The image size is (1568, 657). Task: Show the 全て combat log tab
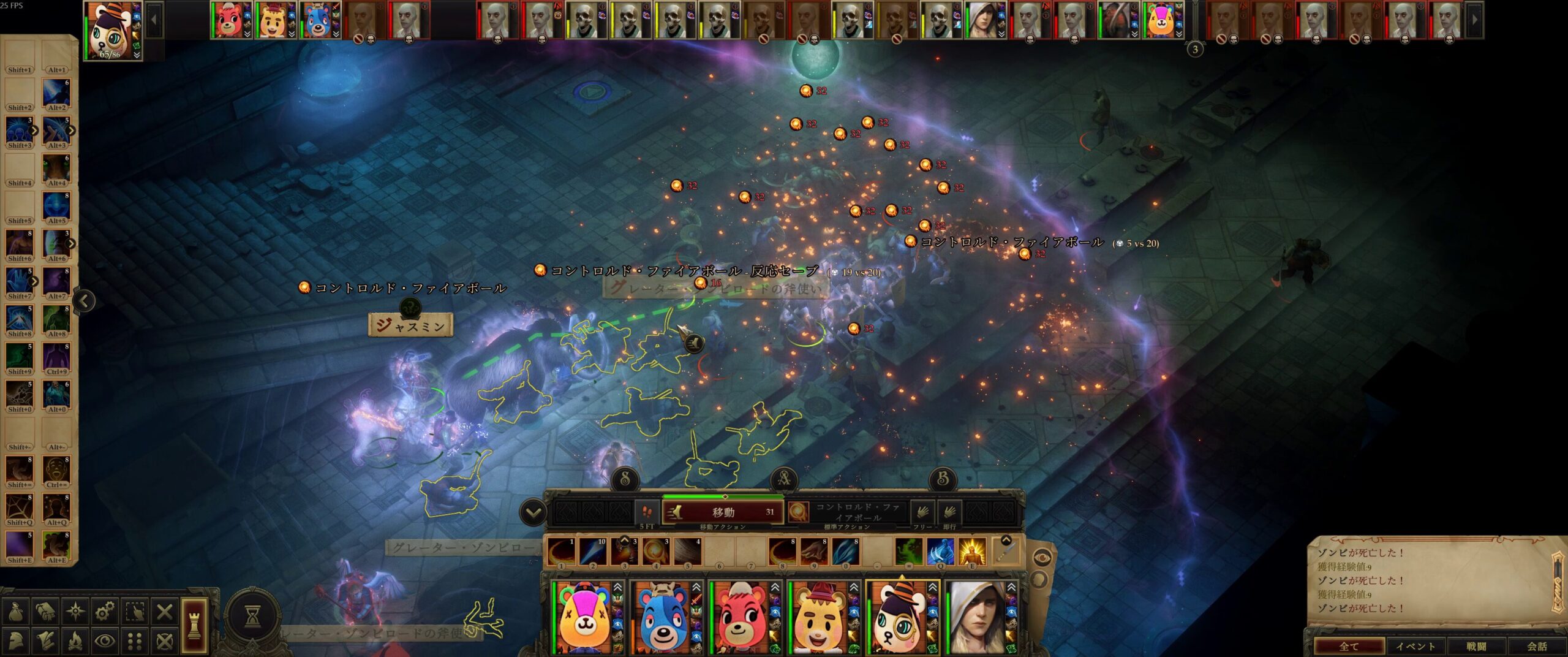coord(1348,646)
